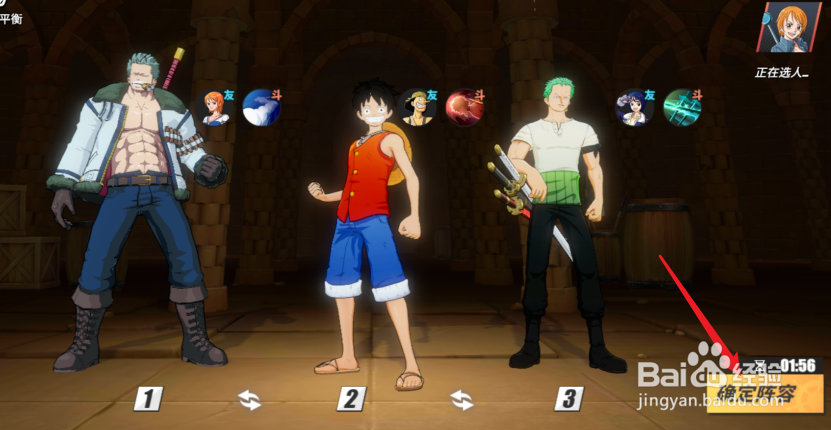
Task: Swap positions of slots 1 and 2
Action: point(249,400)
